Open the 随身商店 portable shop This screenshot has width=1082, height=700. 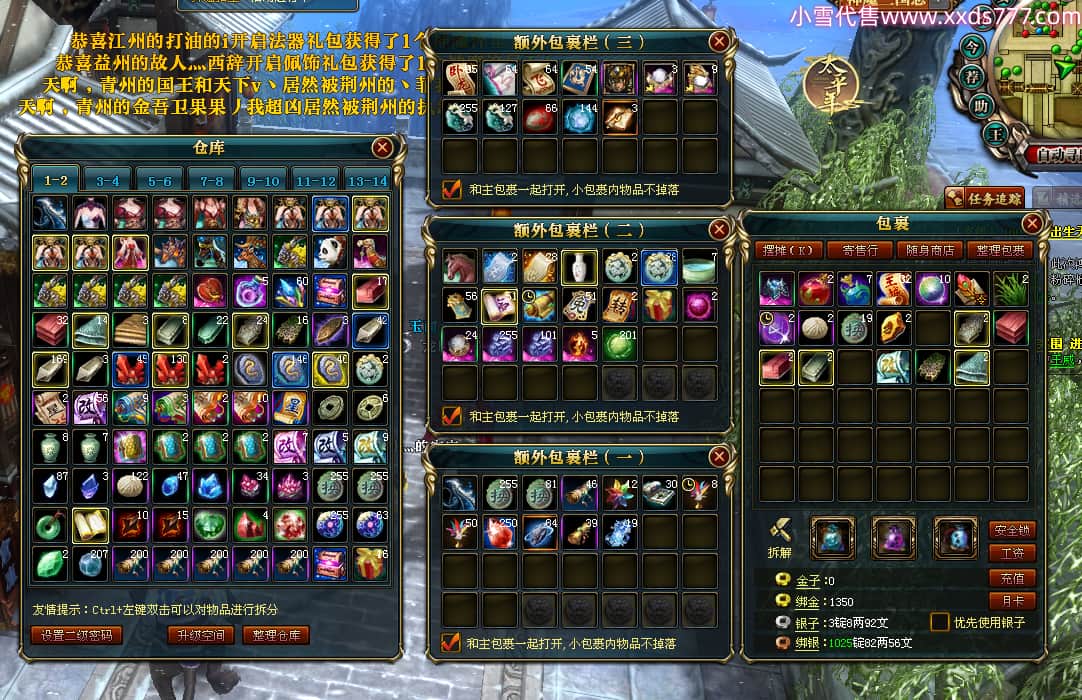point(930,250)
